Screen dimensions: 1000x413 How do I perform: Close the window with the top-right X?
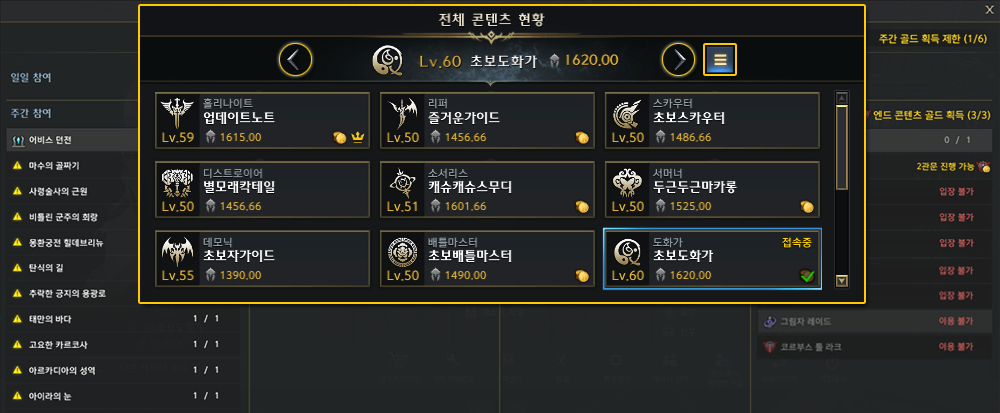[x=988, y=9]
